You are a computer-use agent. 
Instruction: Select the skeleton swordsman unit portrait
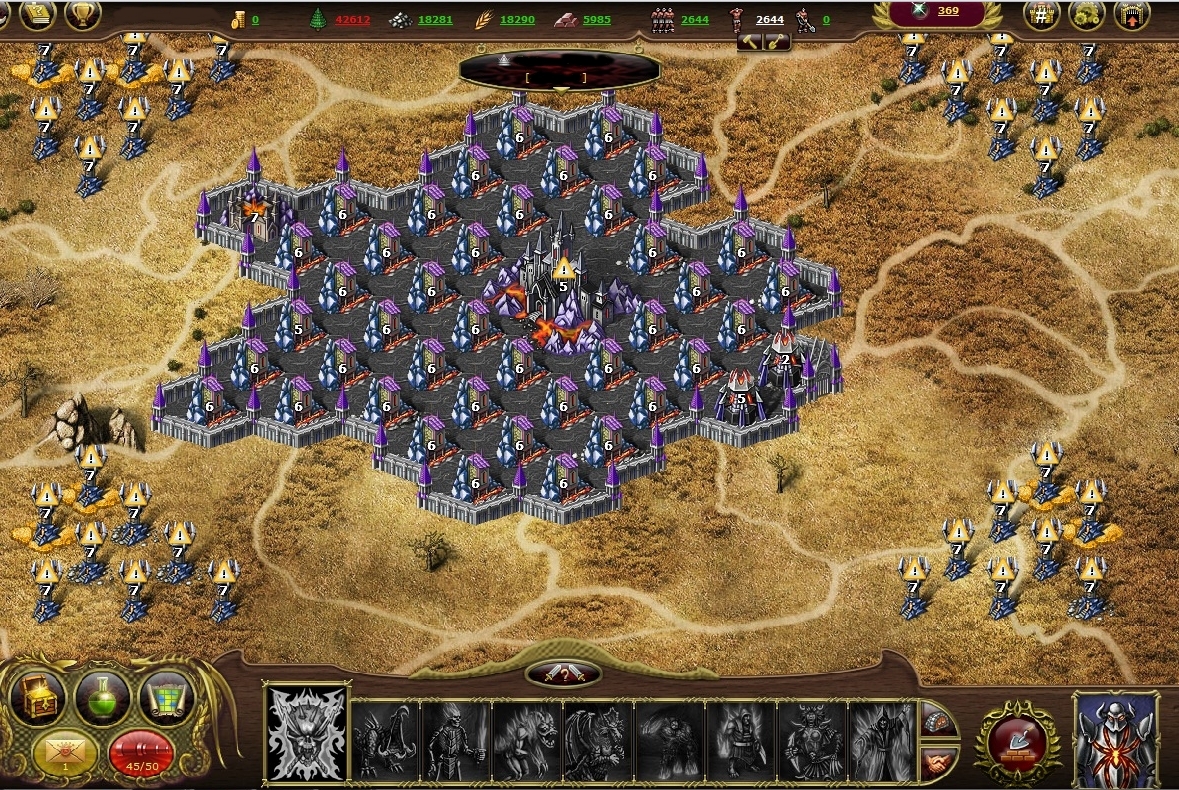coord(456,740)
